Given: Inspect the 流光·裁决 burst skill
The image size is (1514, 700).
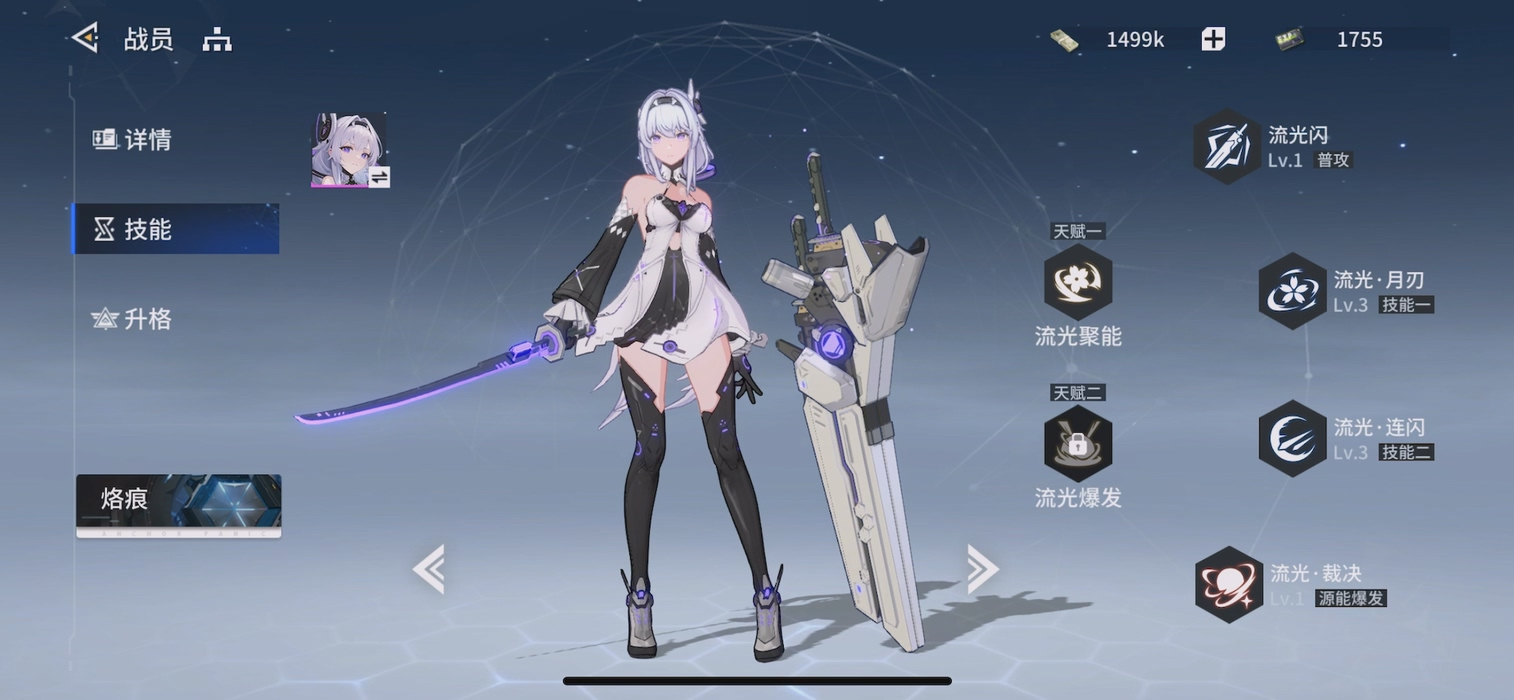Looking at the screenshot, I should point(1229,584).
